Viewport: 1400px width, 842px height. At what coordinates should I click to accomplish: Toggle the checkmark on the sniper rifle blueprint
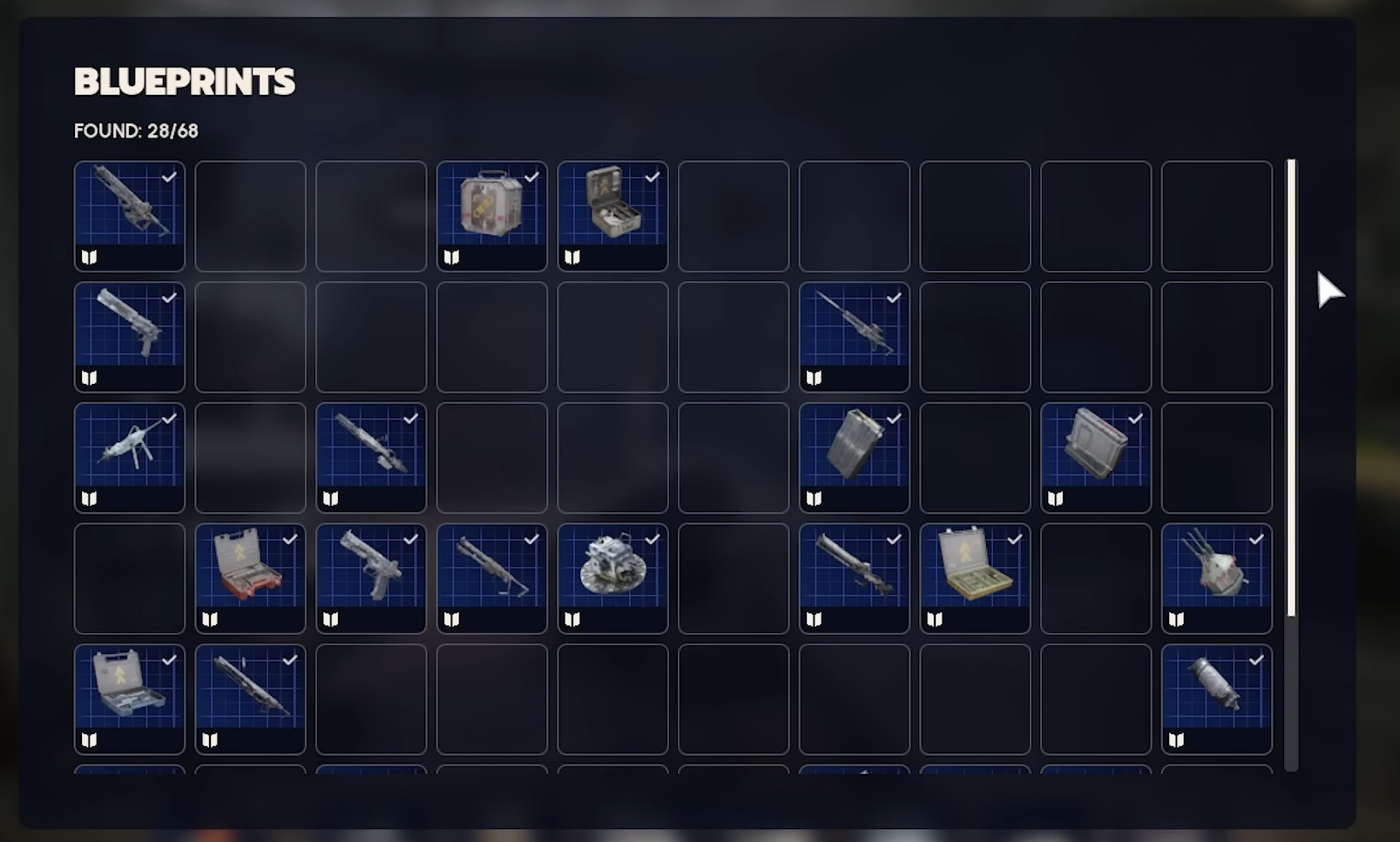point(894,297)
